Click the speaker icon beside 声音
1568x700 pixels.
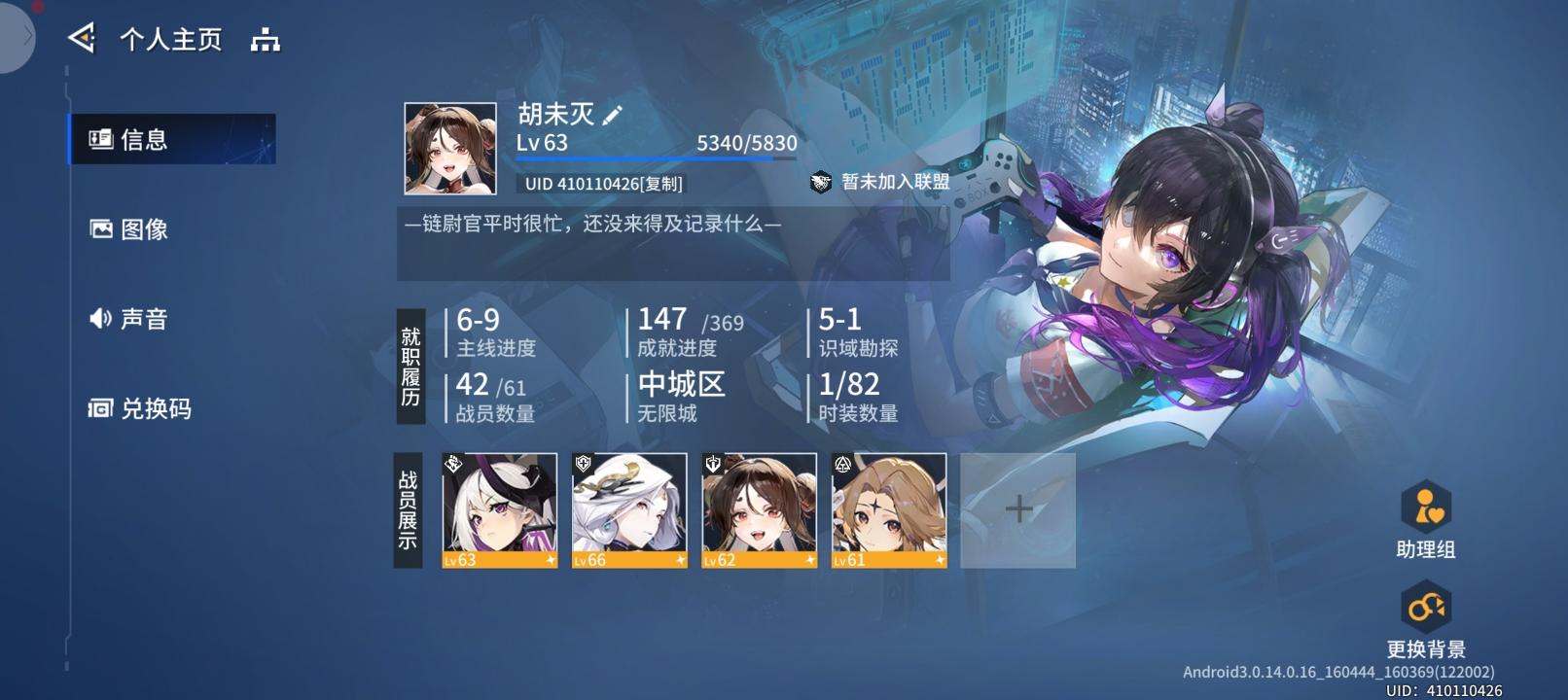pos(98,319)
